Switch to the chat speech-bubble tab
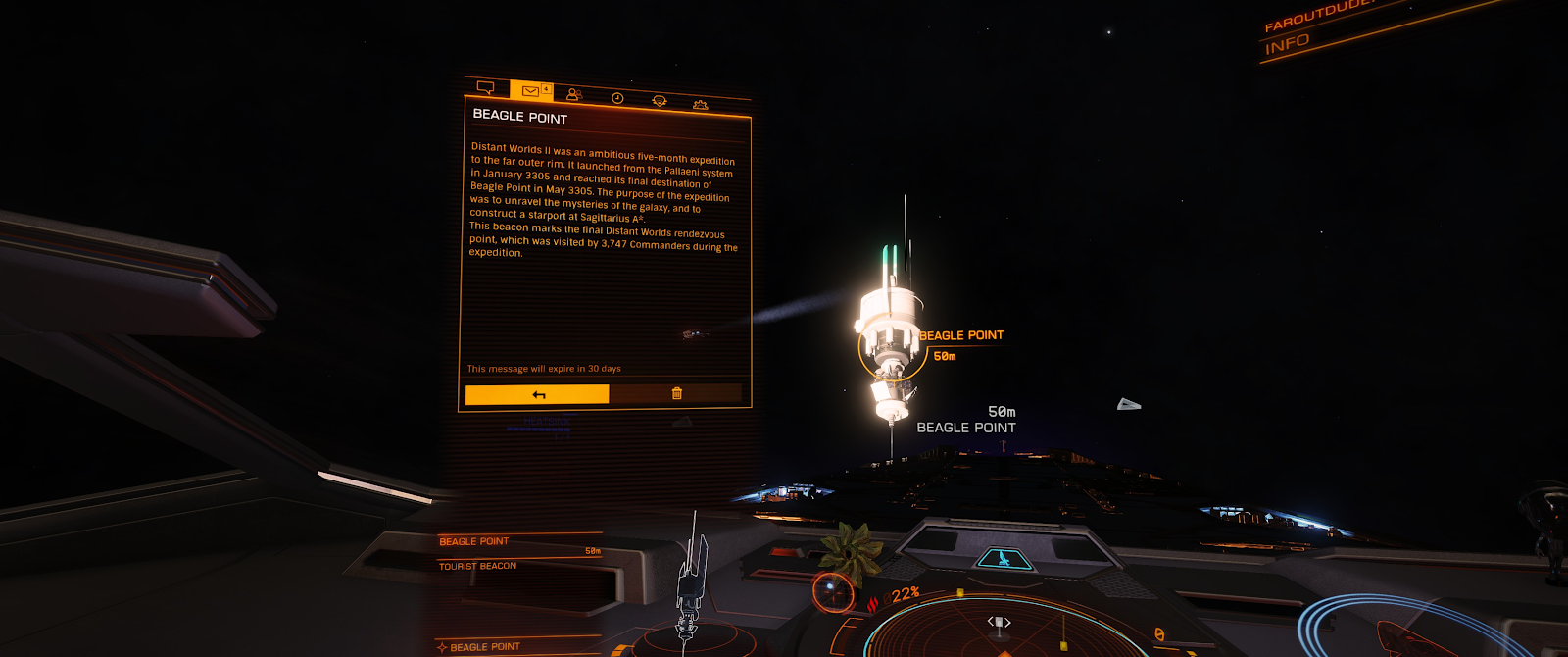The height and width of the screenshot is (657, 1568). point(485,87)
